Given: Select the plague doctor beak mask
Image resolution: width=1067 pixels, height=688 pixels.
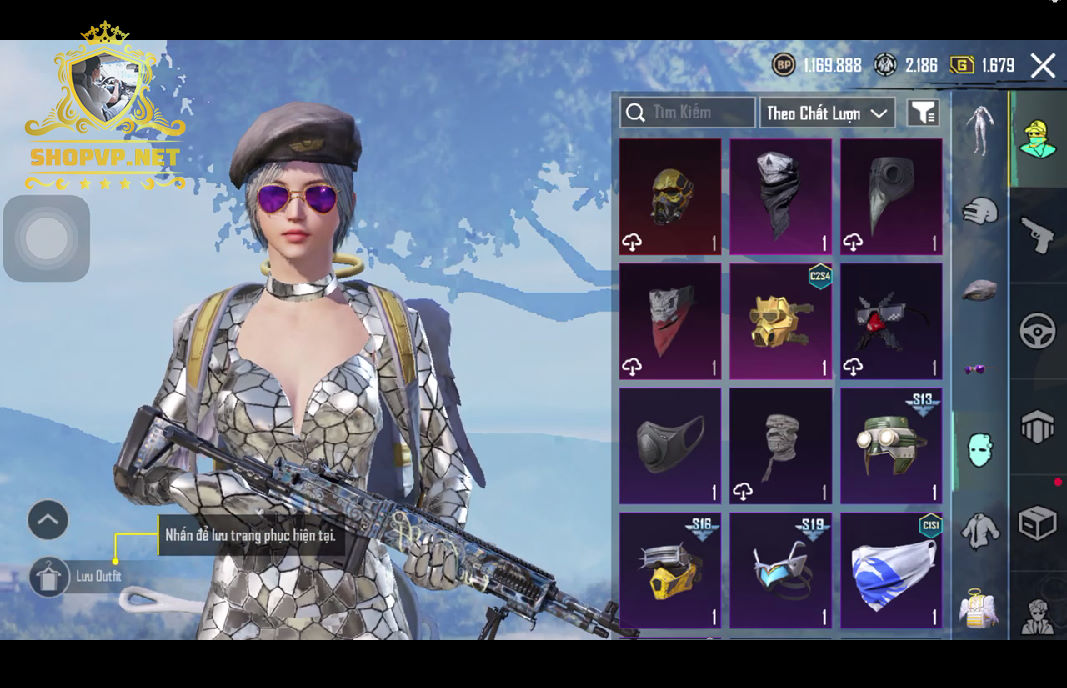Looking at the screenshot, I should pos(890,196).
